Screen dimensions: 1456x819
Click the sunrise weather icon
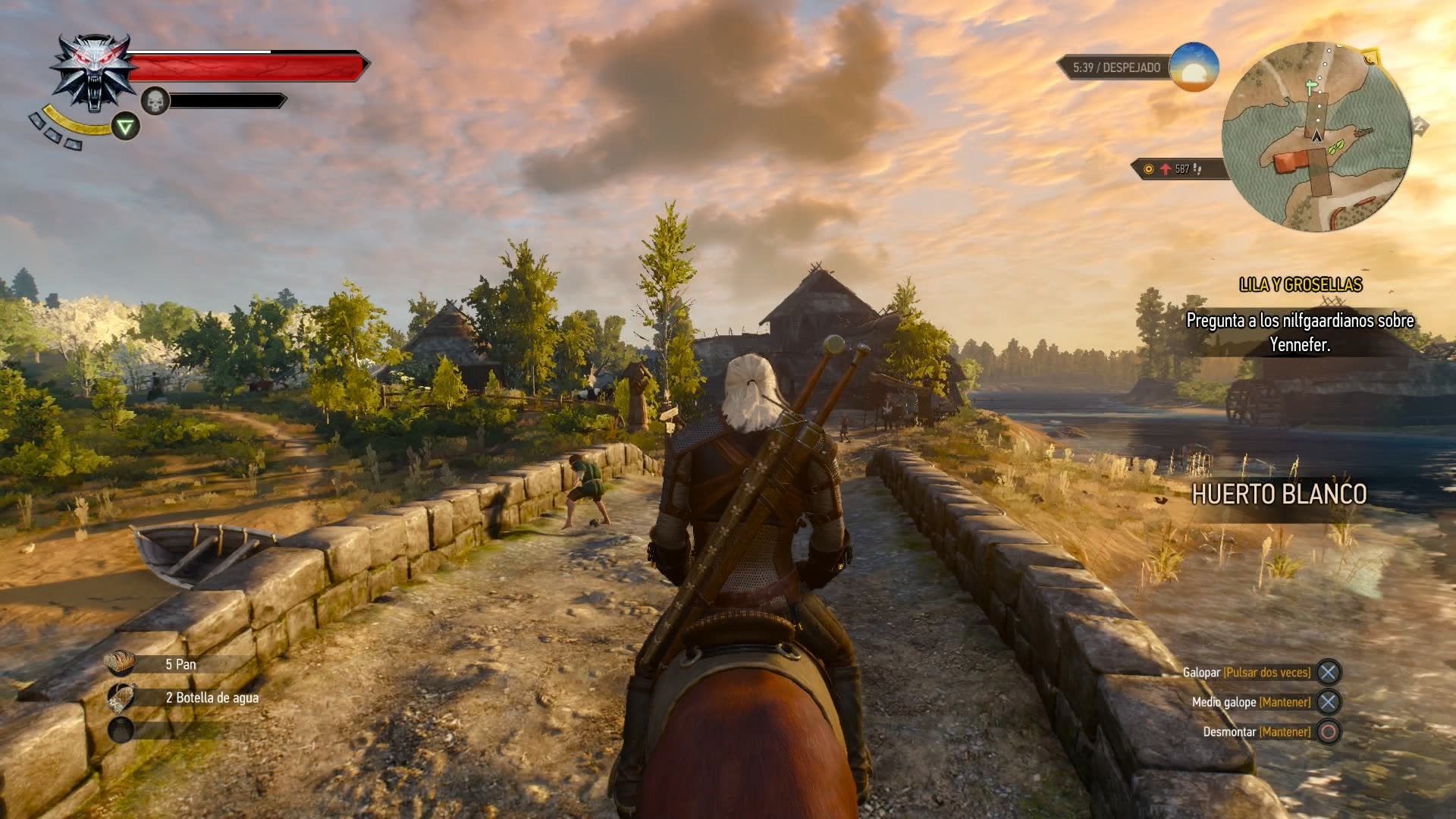tap(1194, 67)
